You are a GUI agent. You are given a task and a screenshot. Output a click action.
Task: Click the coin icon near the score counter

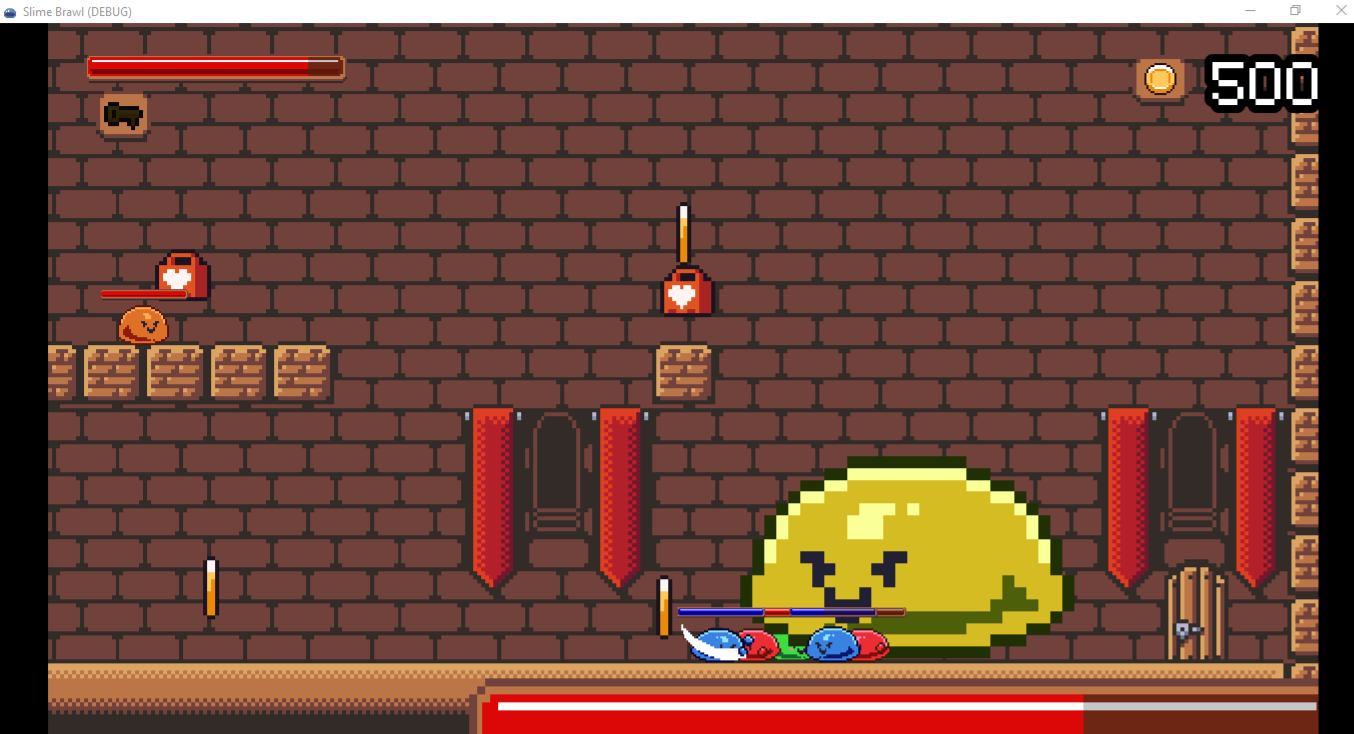click(1160, 79)
